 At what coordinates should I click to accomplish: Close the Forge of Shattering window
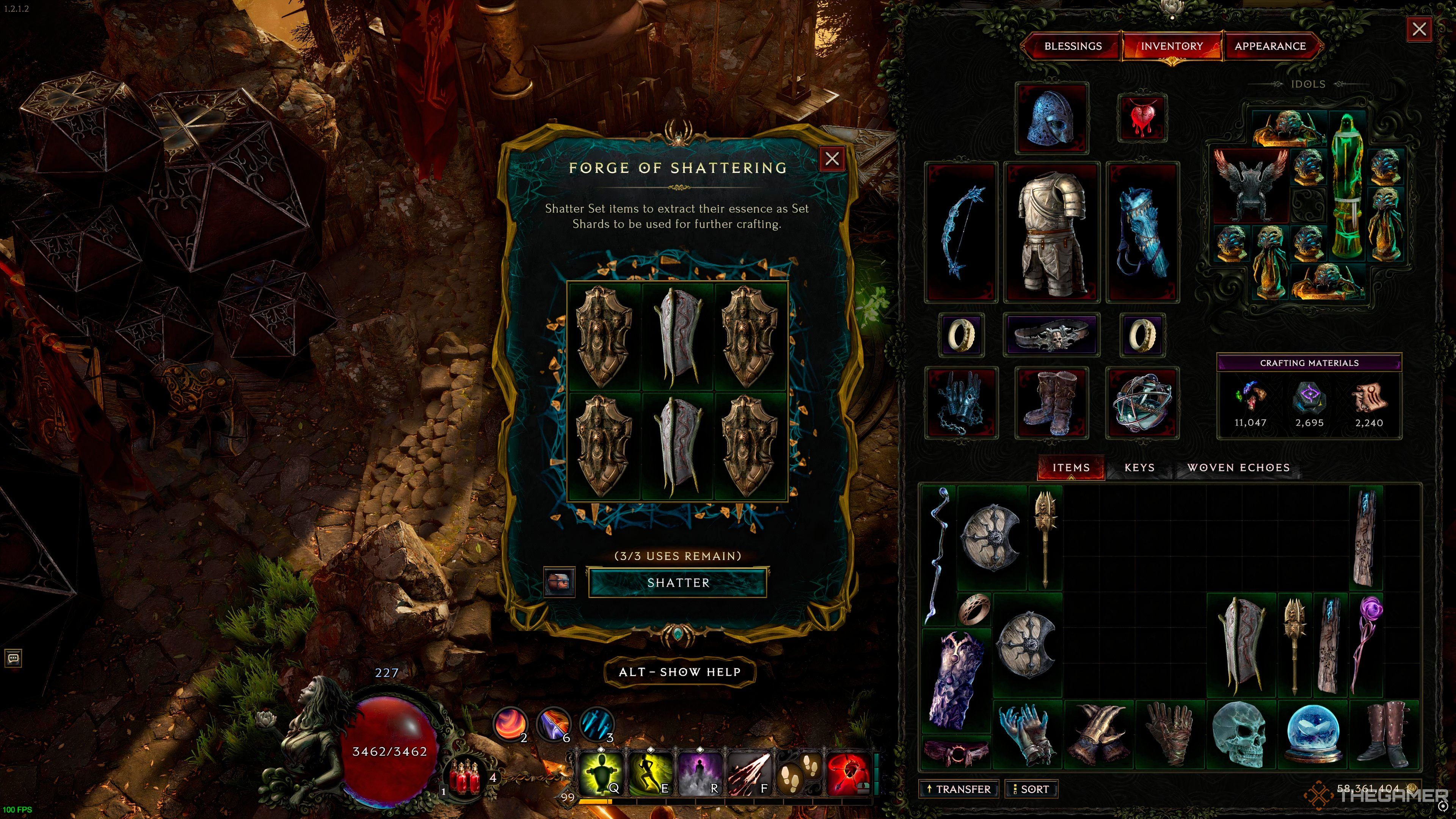point(832,159)
